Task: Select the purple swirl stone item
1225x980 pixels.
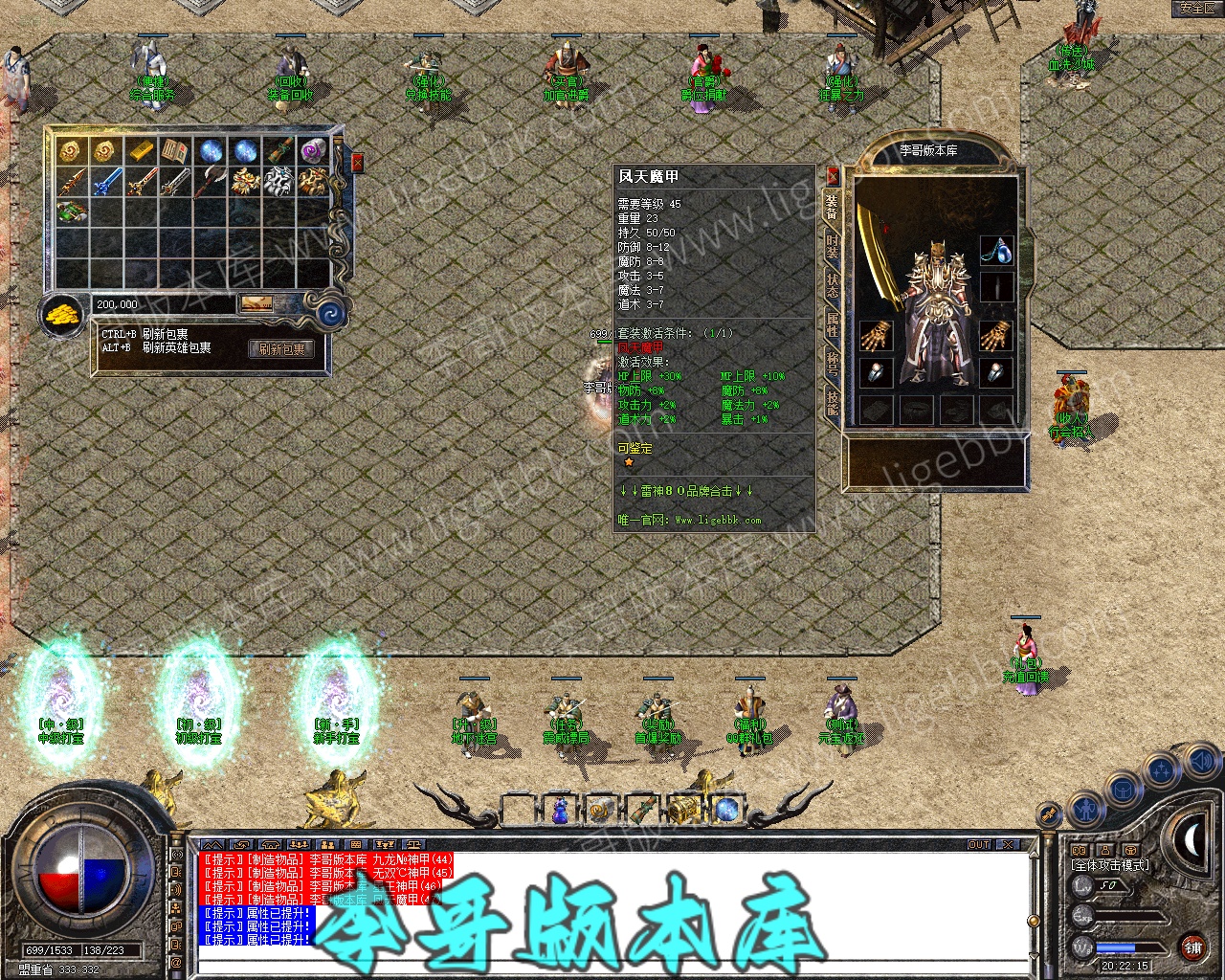Action: 314,151
